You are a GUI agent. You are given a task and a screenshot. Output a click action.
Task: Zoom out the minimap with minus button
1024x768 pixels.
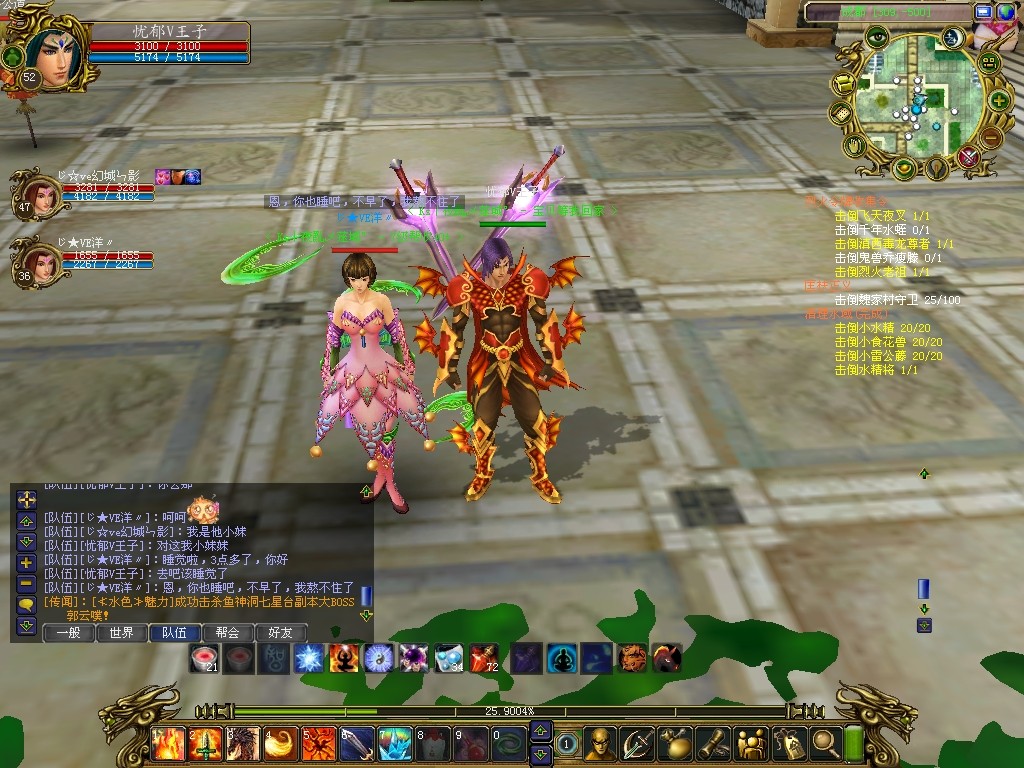[990, 137]
